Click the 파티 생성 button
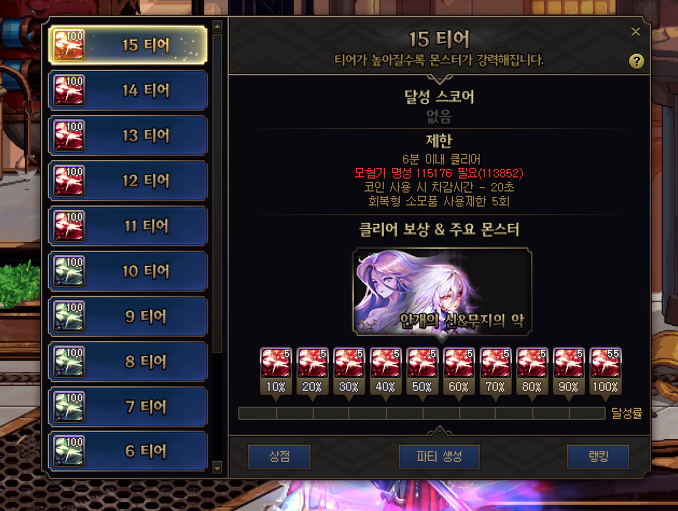 point(438,457)
